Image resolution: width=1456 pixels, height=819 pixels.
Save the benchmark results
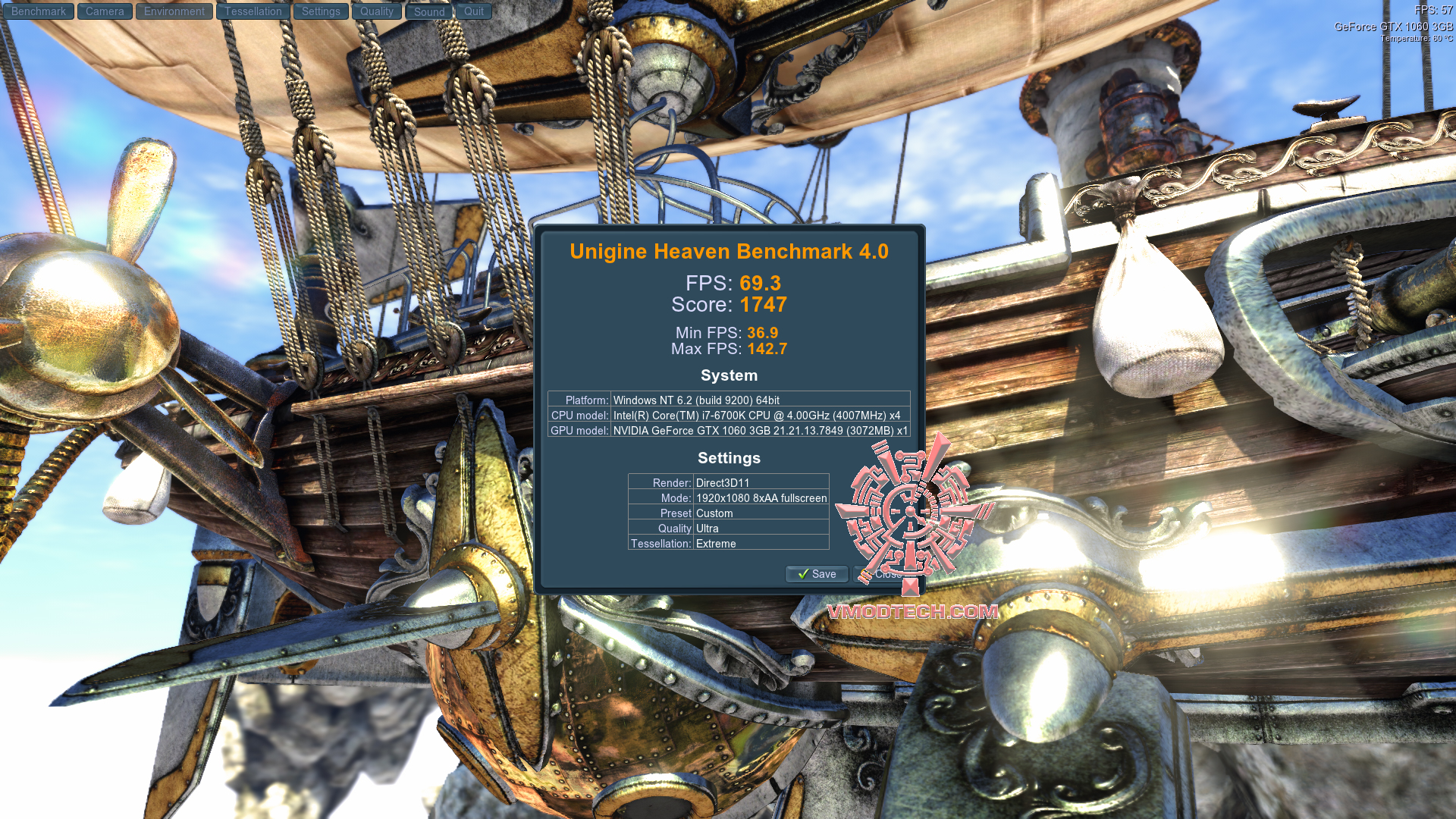click(x=817, y=574)
